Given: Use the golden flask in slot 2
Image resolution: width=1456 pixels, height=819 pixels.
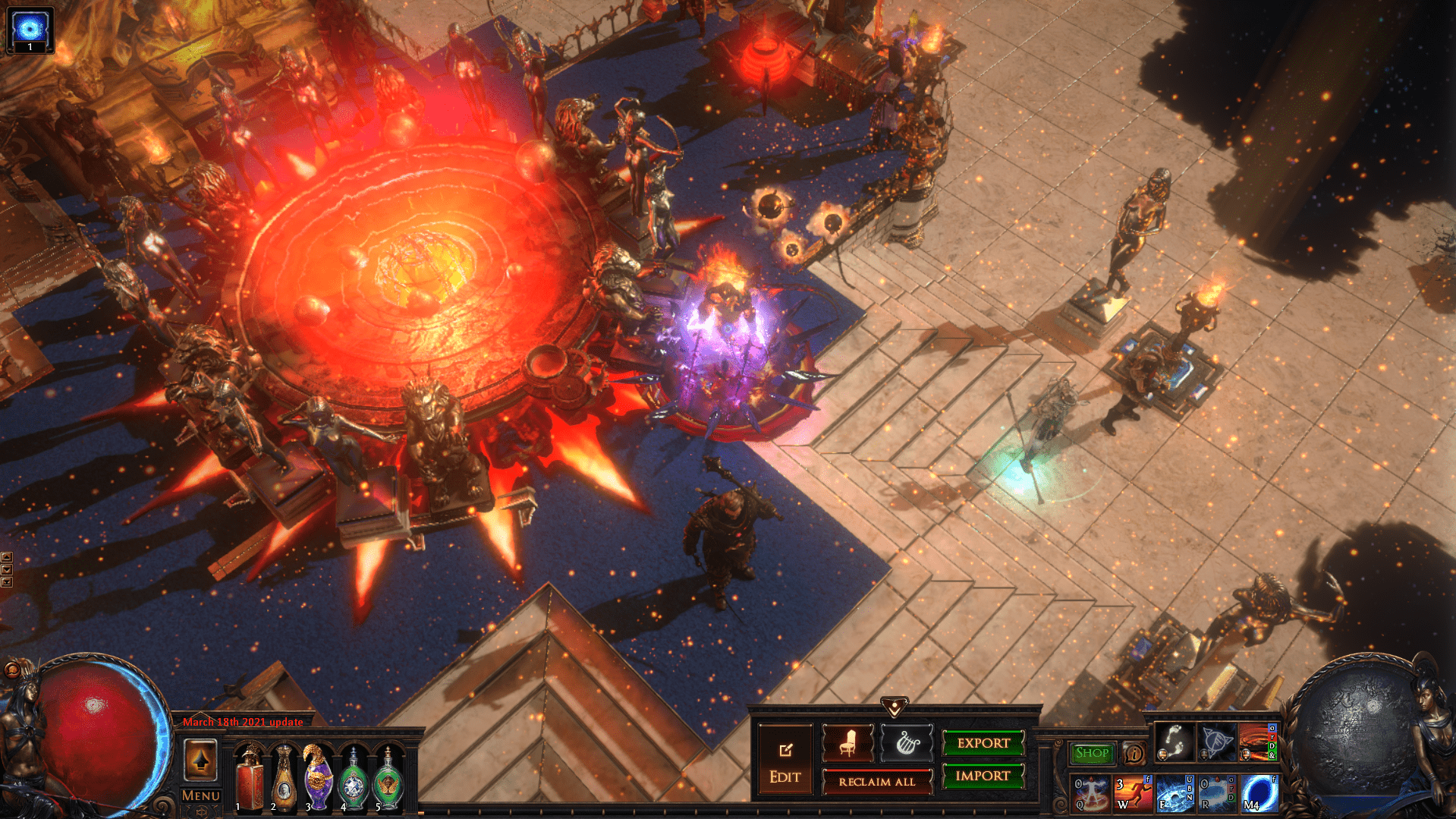Looking at the screenshot, I should tap(284, 780).
